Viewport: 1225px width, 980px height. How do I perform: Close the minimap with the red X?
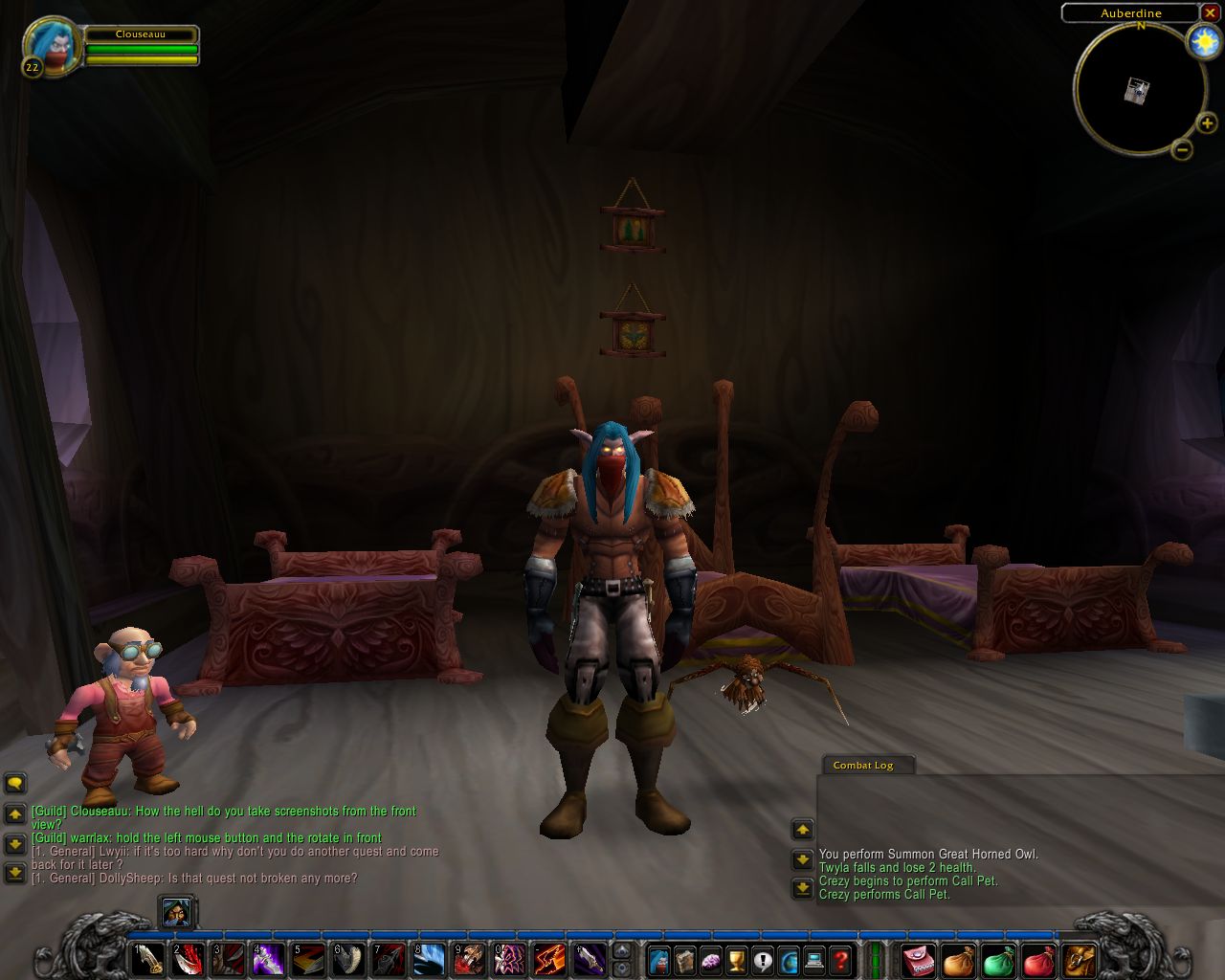click(x=1210, y=12)
